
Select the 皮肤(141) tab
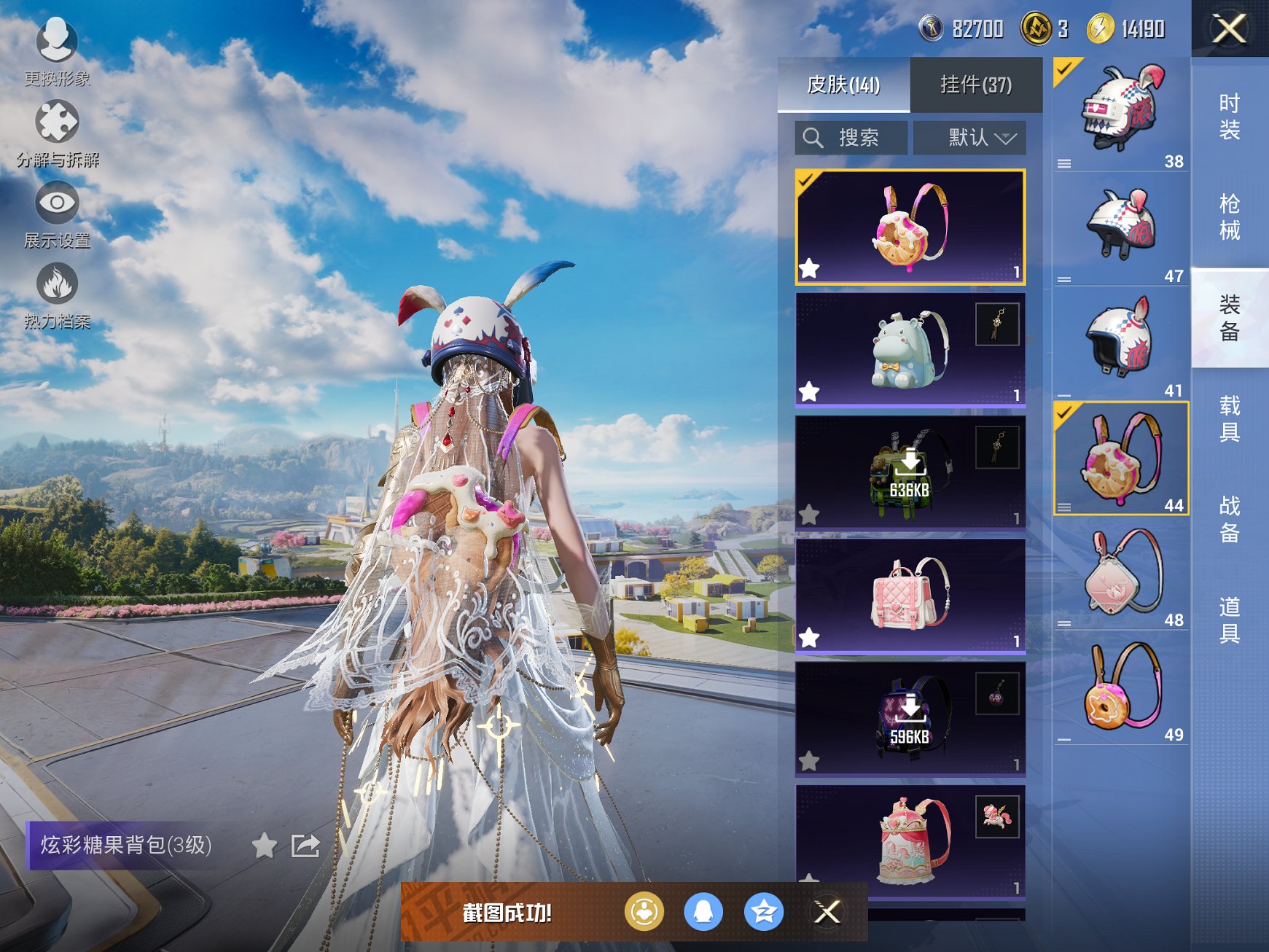[843, 85]
